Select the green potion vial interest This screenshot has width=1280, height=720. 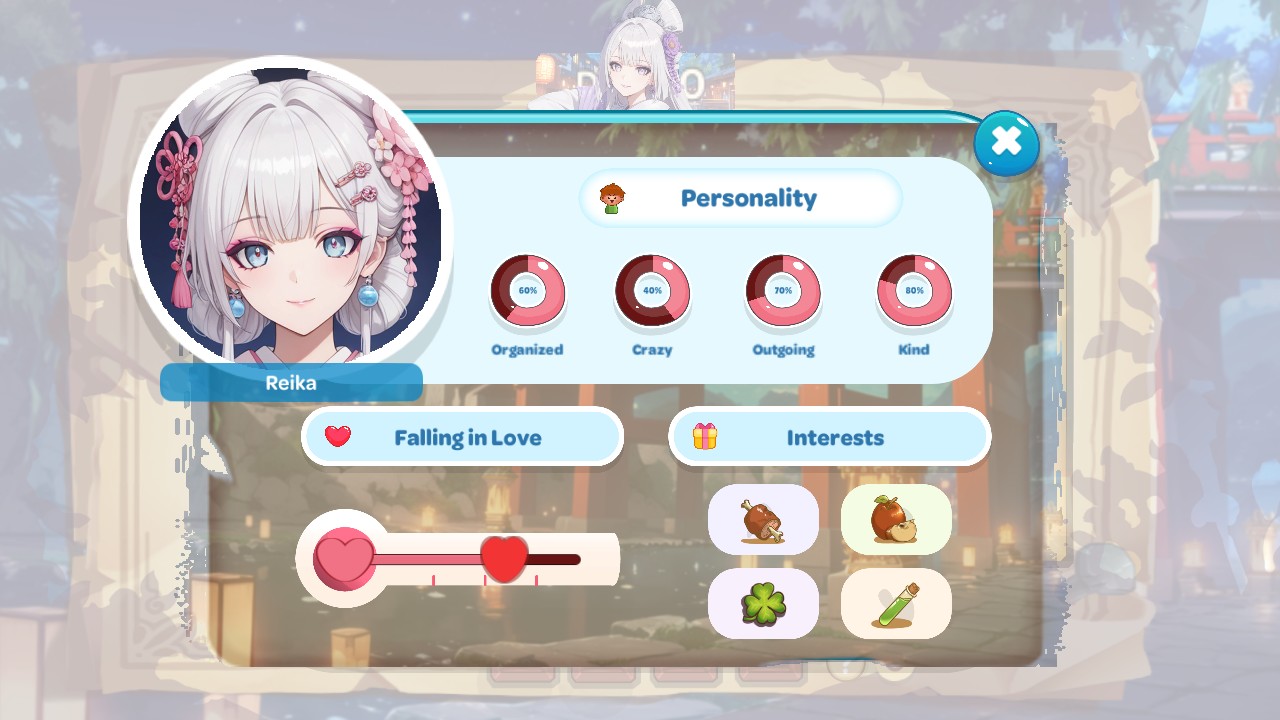point(896,604)
